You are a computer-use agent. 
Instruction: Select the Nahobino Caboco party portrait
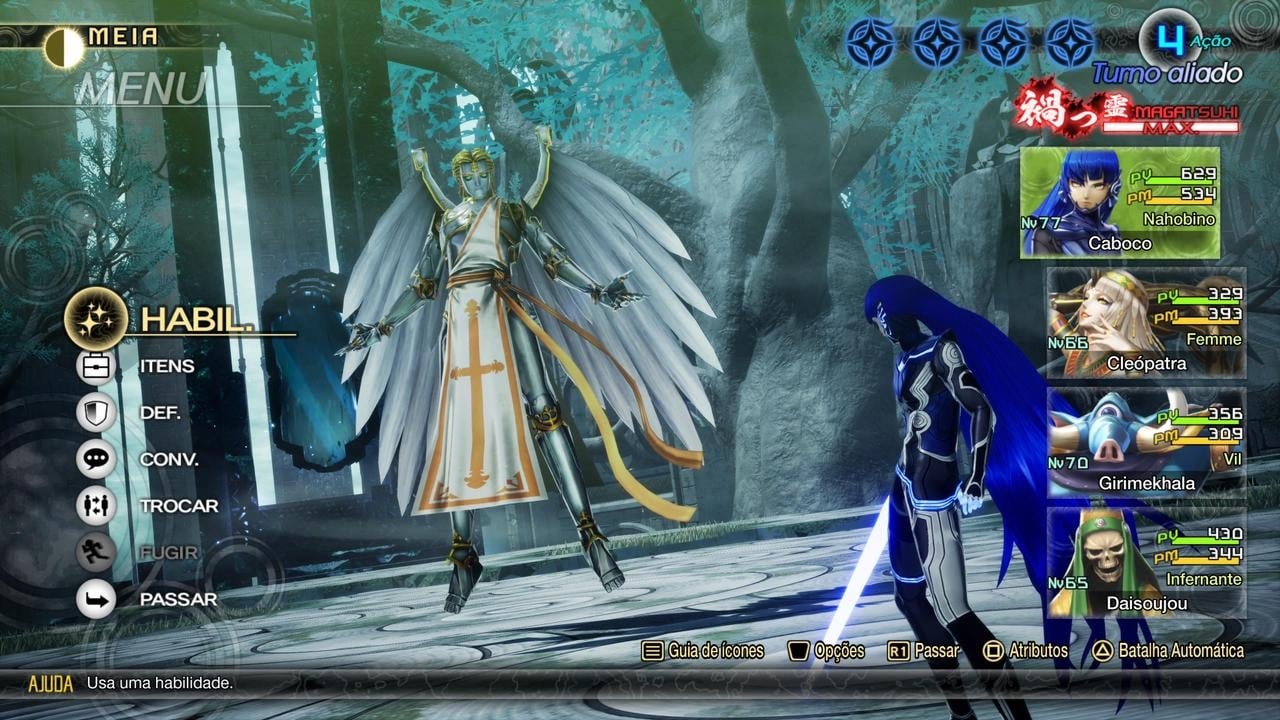(x=1119, y=204)
